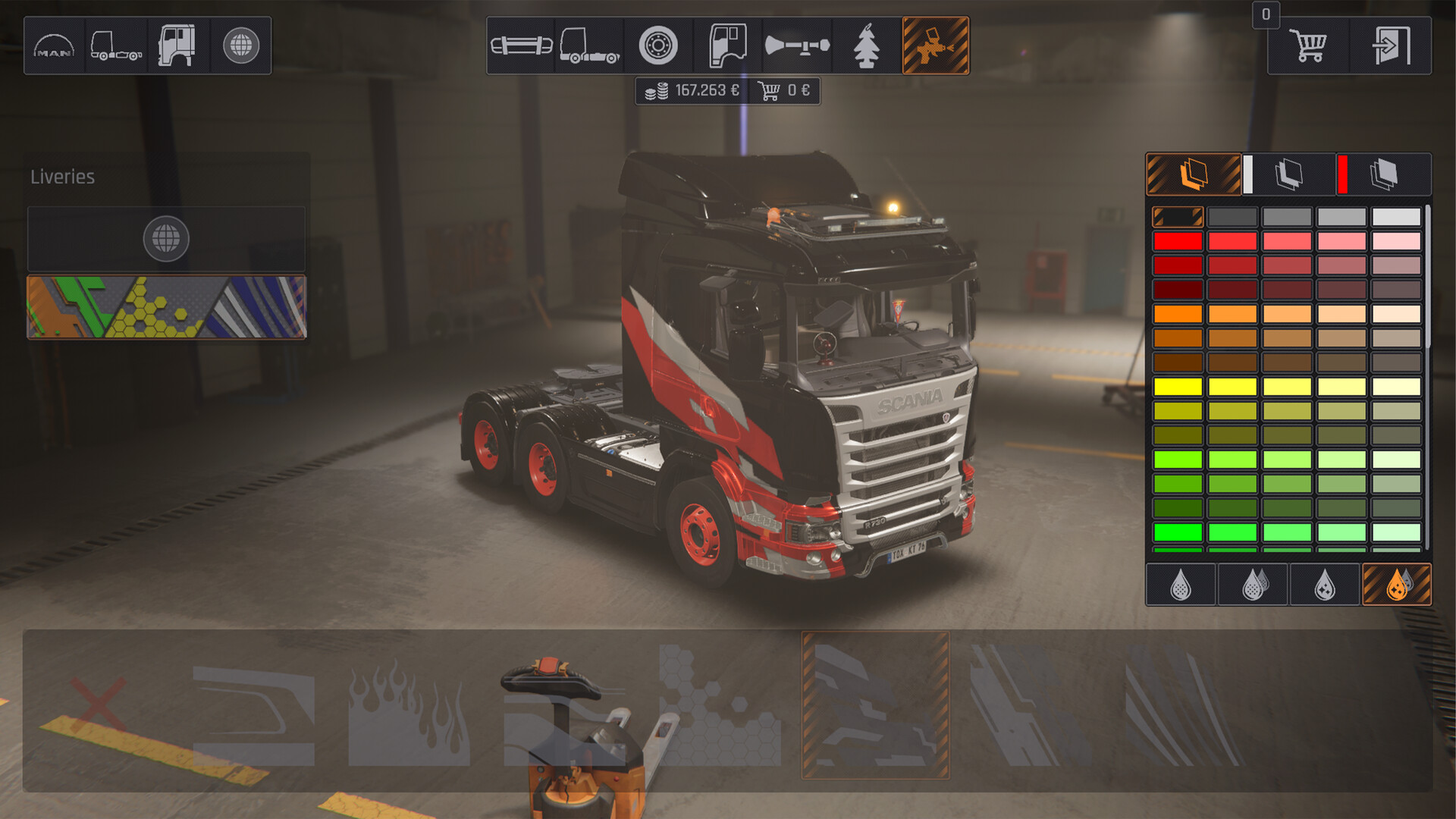The height and width of the screenshot is (819, 1456).
Task: Select the air horn accessories tab
Action: (797, 45)
